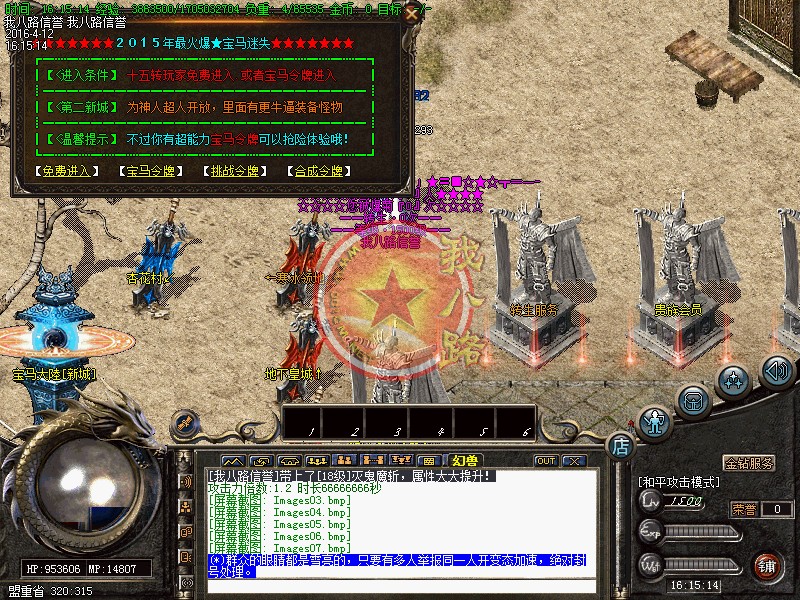Click the chat text input field
The height and width of the screenshot is (600, 800).
click(400, 586)
